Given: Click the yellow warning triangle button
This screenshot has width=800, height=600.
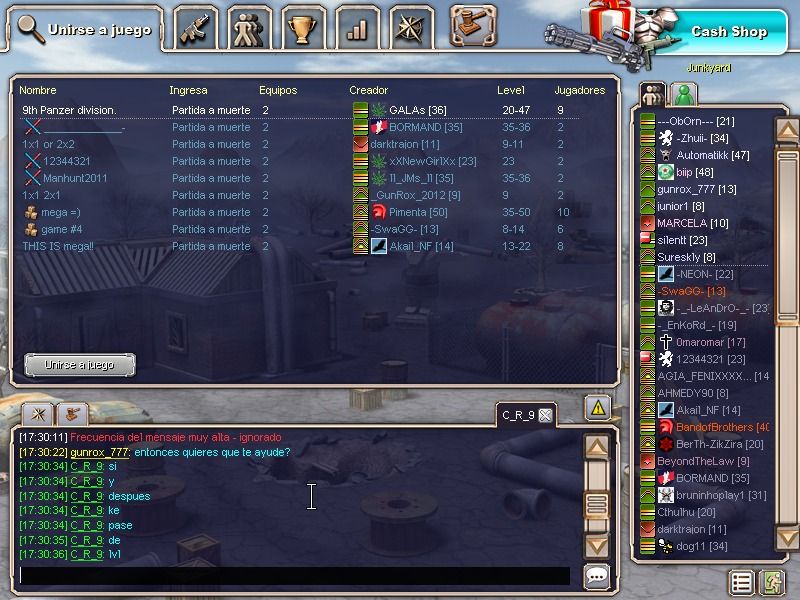Looking at the screenshot, I should click(597, 407).
